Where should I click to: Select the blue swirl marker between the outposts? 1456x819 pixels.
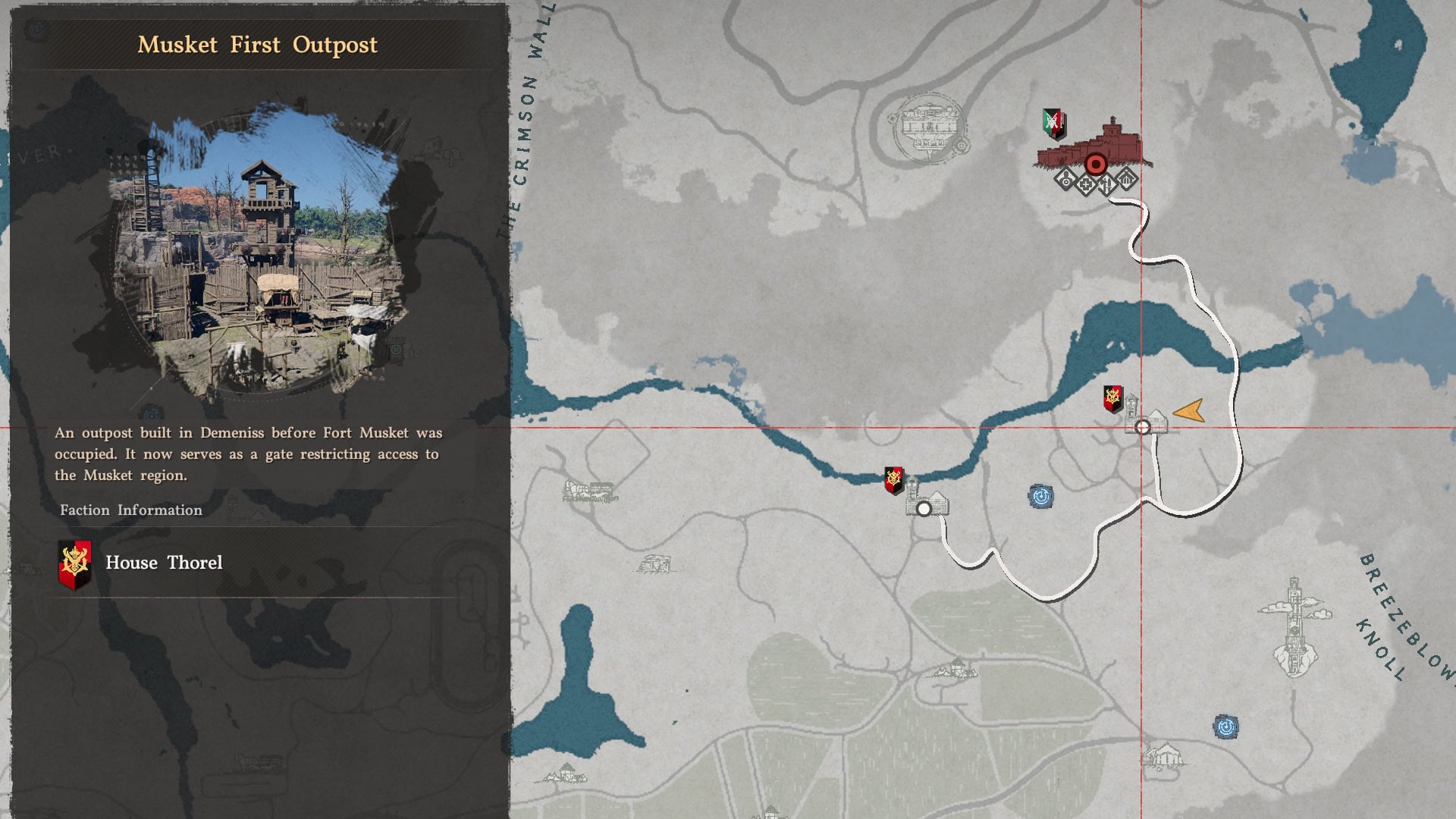(x=1041, y=497)
